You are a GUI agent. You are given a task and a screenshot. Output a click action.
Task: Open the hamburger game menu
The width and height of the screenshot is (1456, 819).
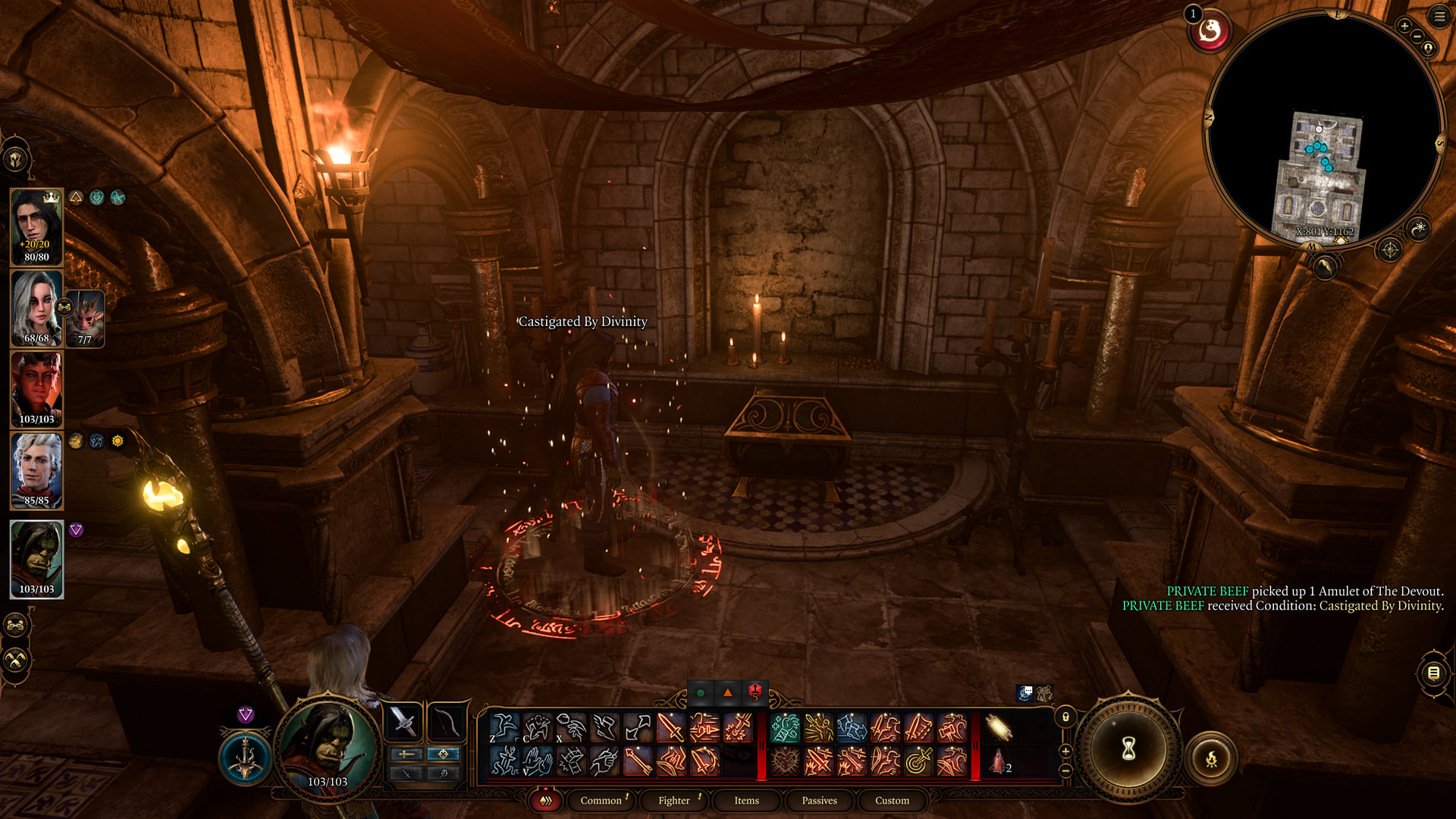pyautogui.click(x=1439, y=17)
